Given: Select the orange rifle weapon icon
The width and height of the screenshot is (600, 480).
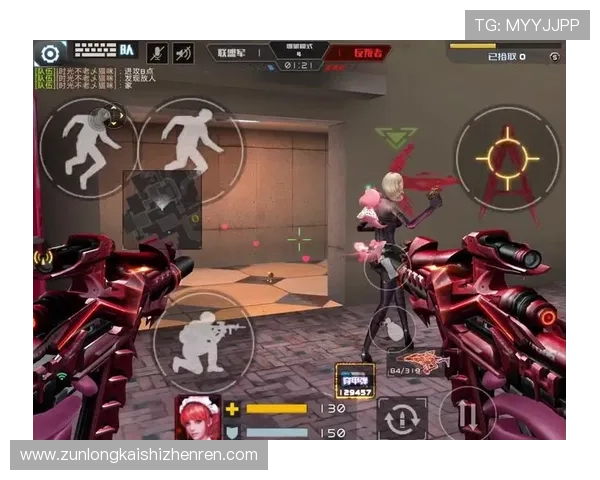Looking at the screenshot, I should pyautogui.click(x=424, y=361).
